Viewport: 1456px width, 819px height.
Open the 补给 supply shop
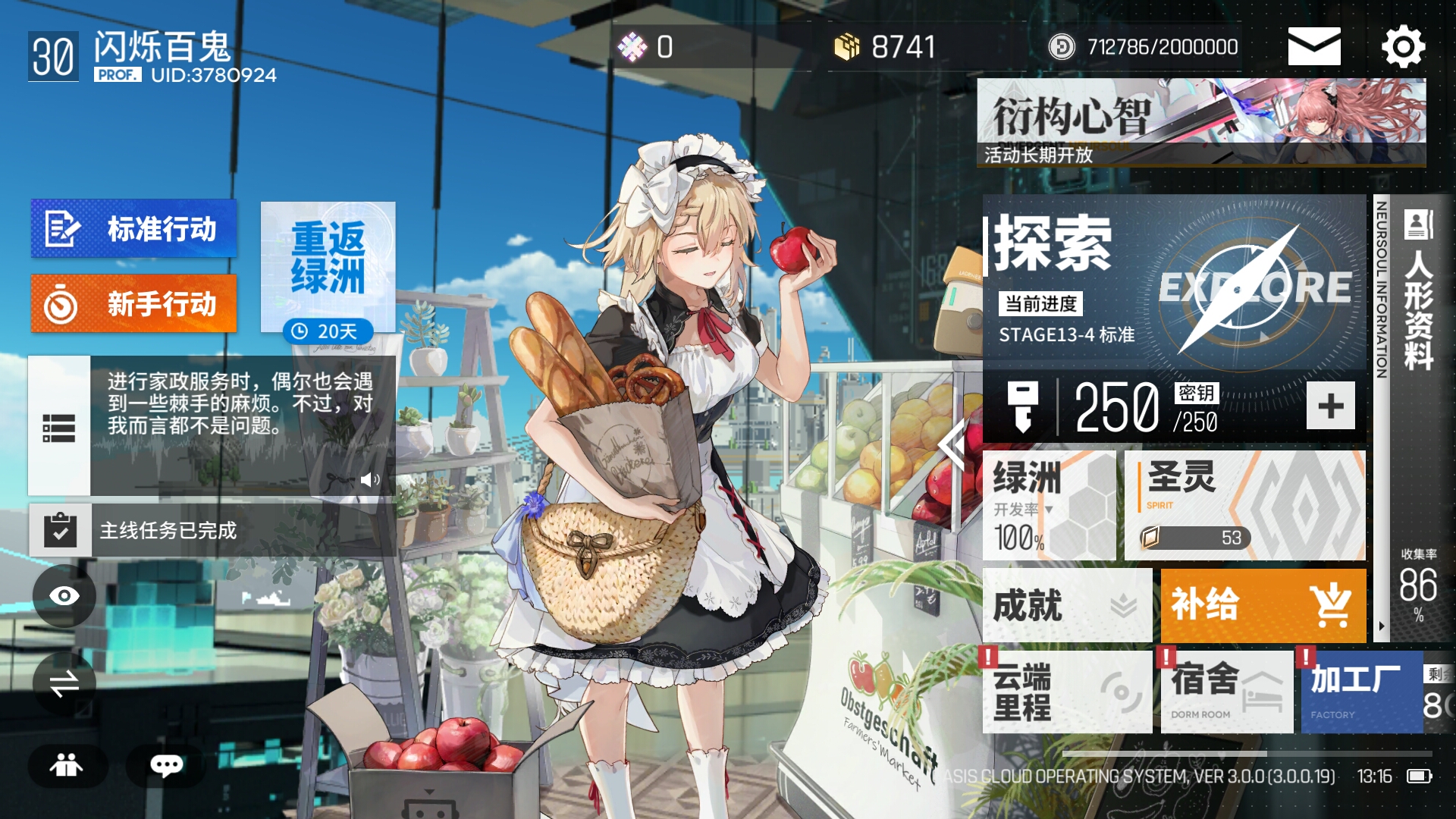(1263, 606)
